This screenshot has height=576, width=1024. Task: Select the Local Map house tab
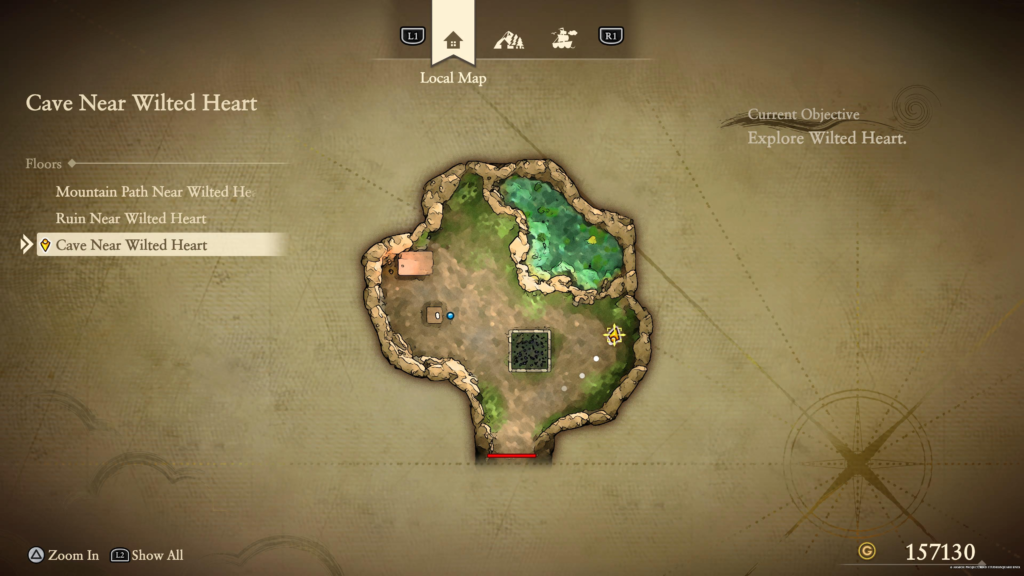[x=453, y=39]
